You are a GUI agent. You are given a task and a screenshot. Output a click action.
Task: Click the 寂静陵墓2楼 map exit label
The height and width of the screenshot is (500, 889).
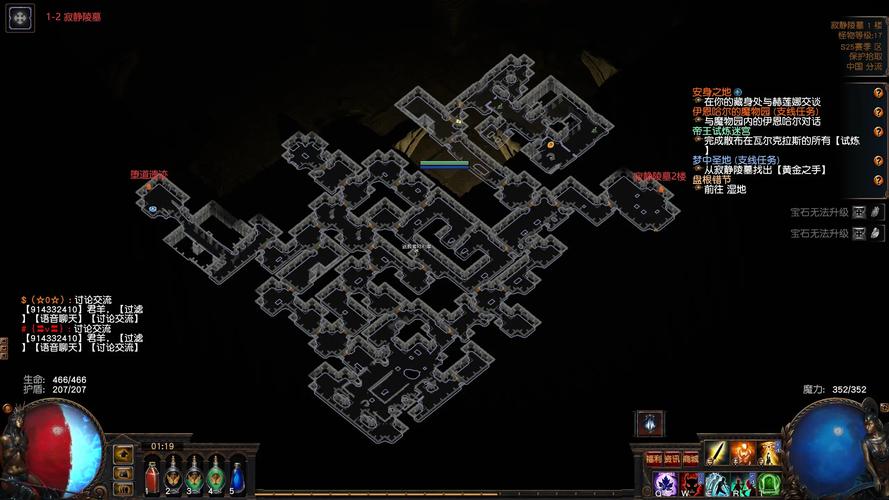pos(659,177)
